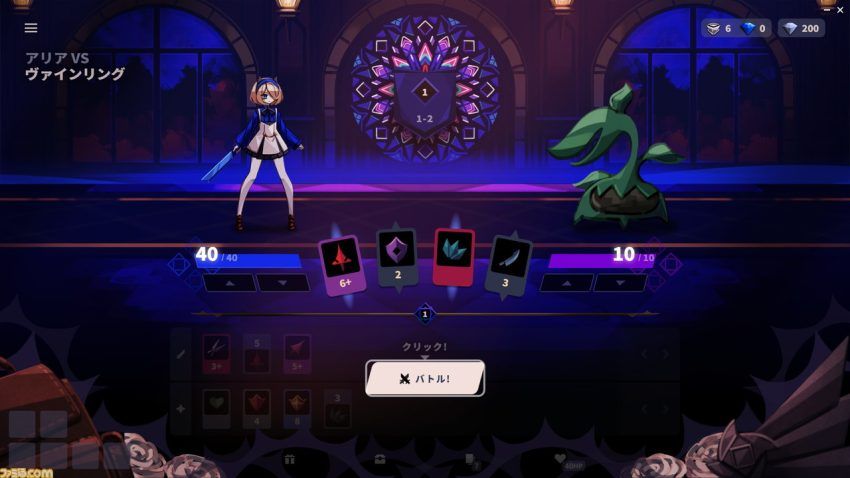Viewport: 850px width, 478px height.
Task: Open the hamburger menu
Action: (31, 28)
